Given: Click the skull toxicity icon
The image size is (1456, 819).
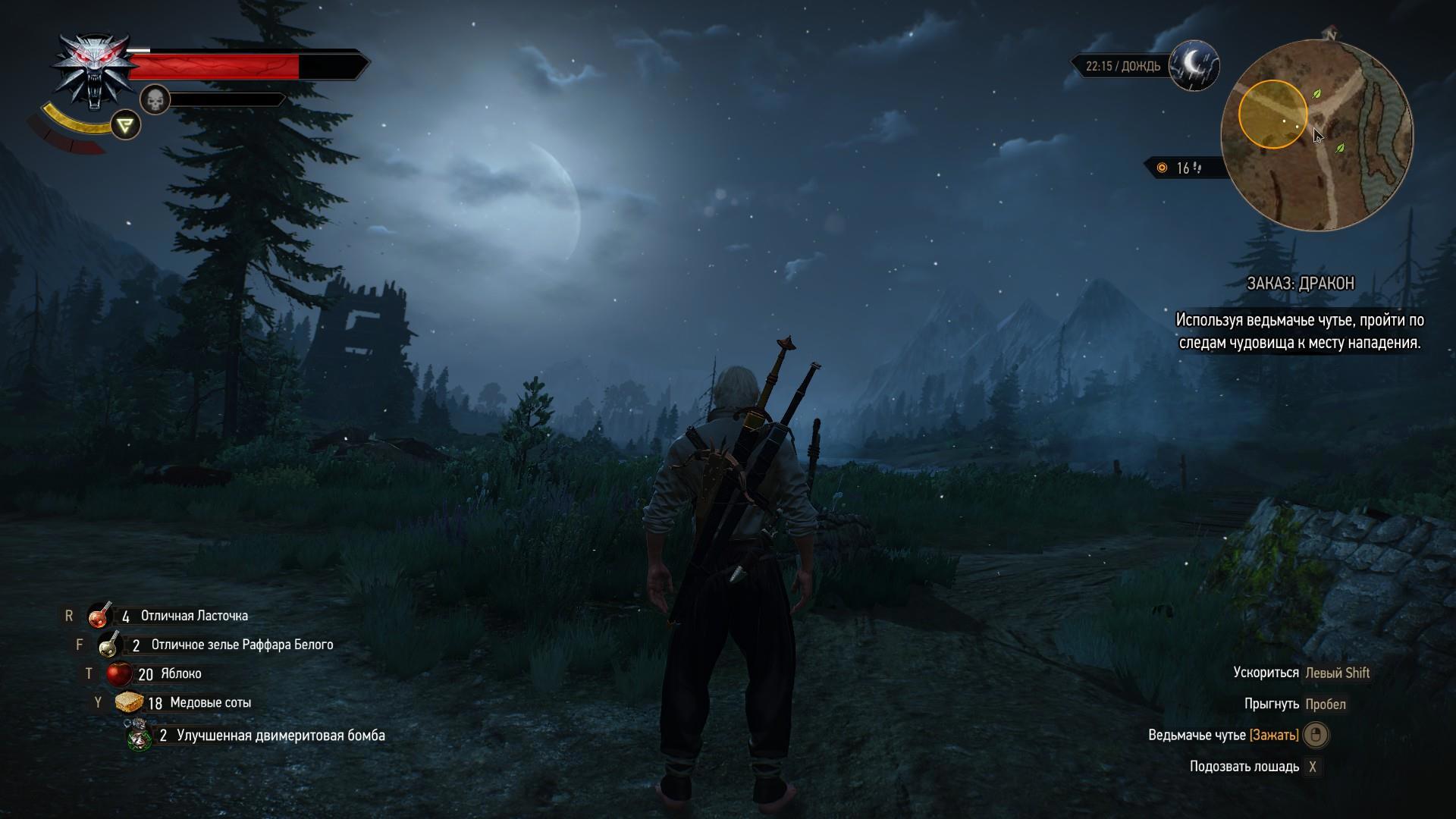Looking at the screenshot, I should click(155, 99).
